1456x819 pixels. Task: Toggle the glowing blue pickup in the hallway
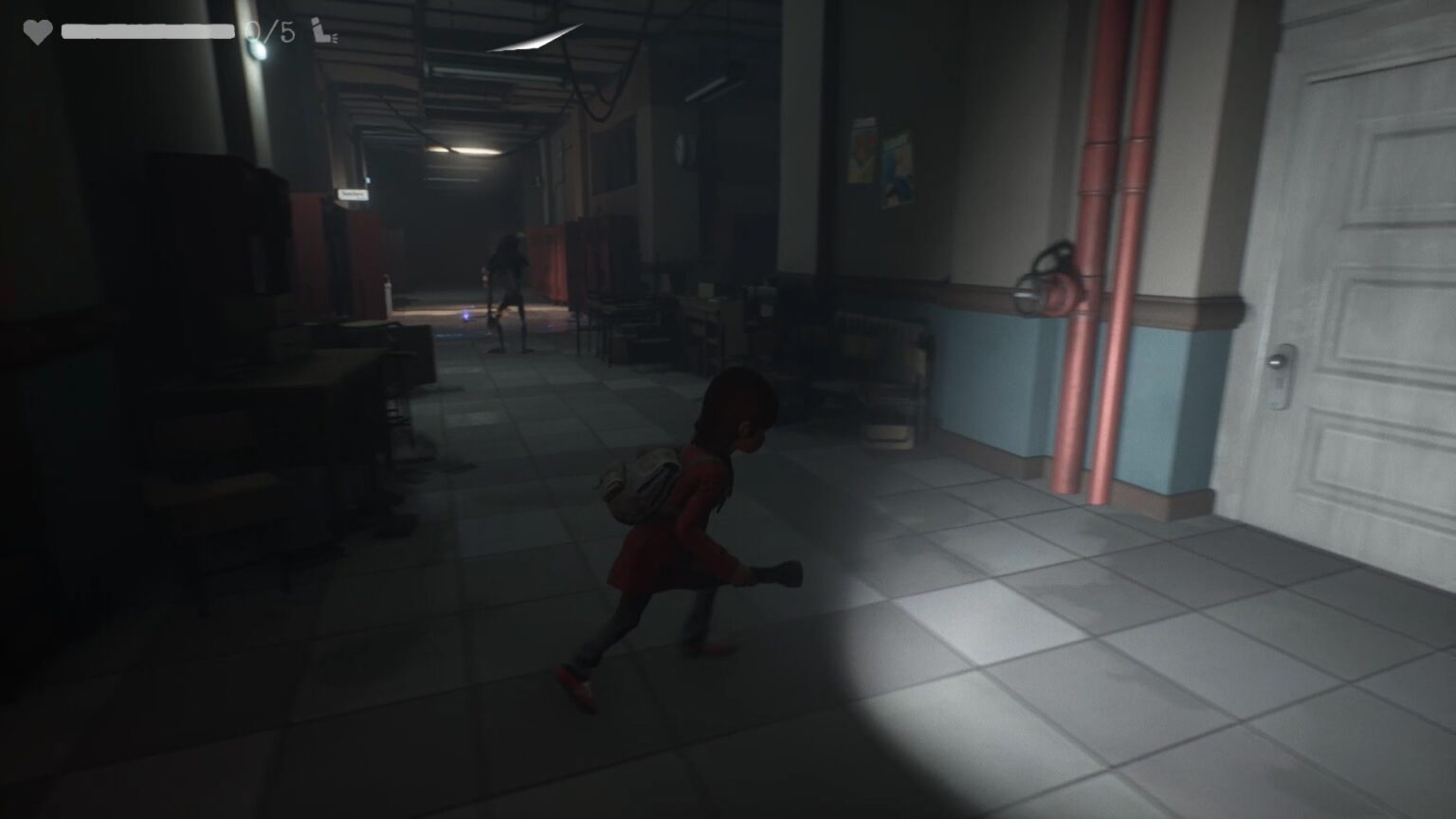pos(465,317)
